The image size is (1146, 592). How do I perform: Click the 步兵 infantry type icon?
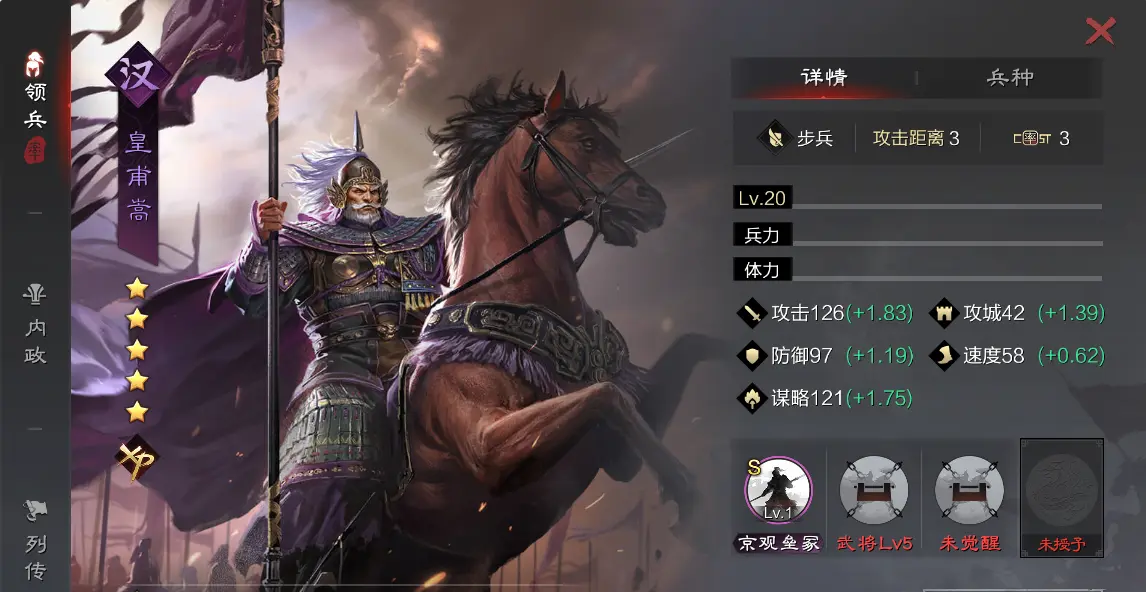(774, 138)
